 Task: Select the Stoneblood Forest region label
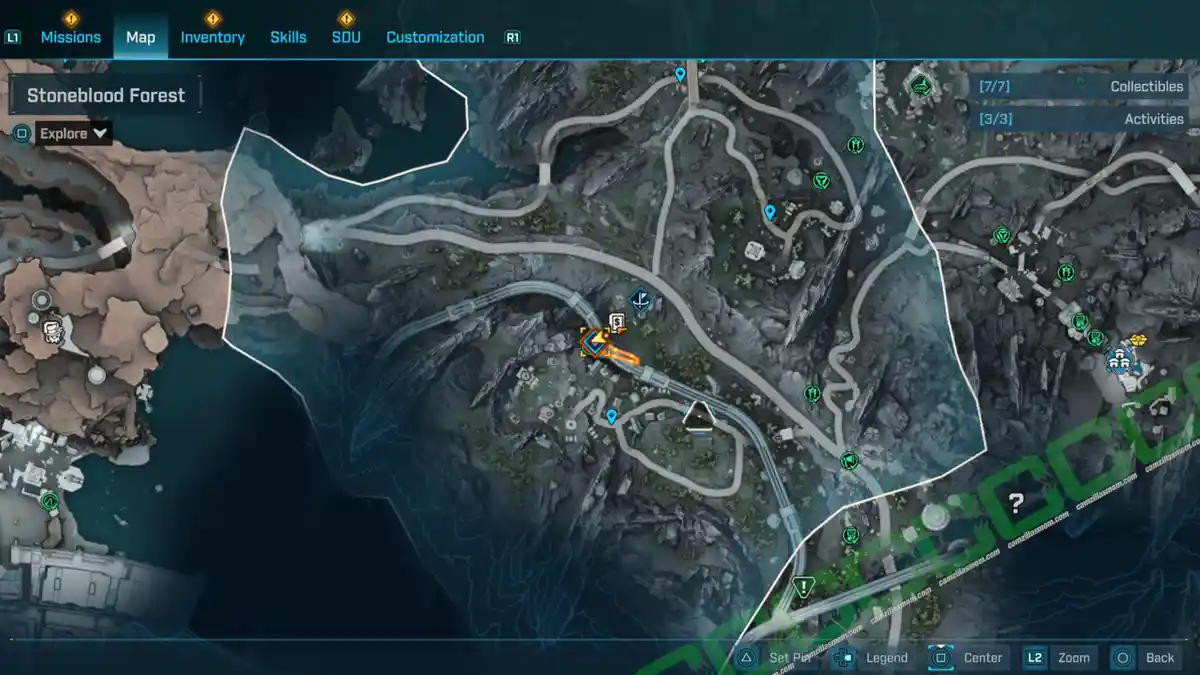(106, 96)
